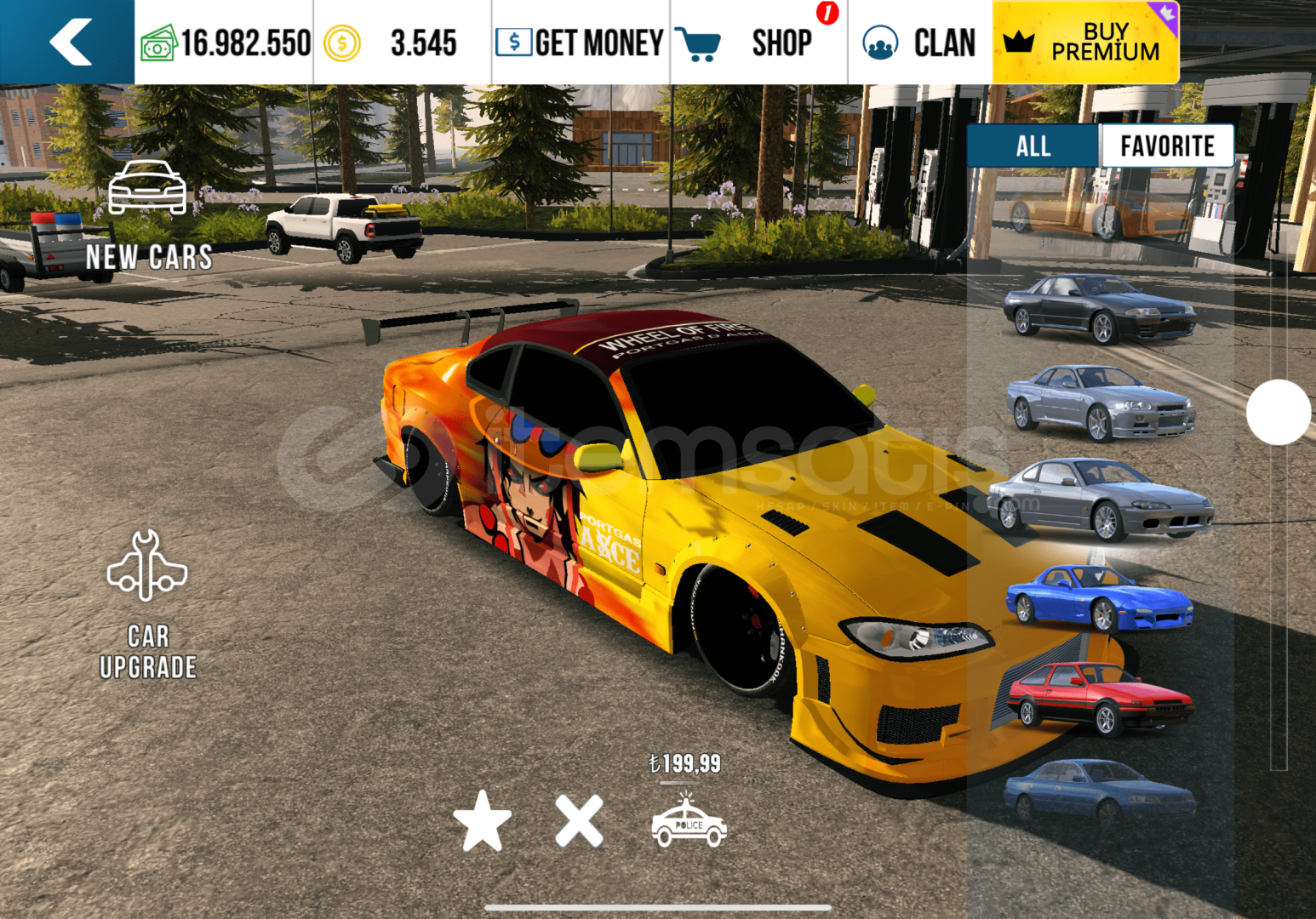Image resolution: width=1316 pixels, height=919 pixels.
Task: Click the white car list scroll handle
Action: point(1278,413)
